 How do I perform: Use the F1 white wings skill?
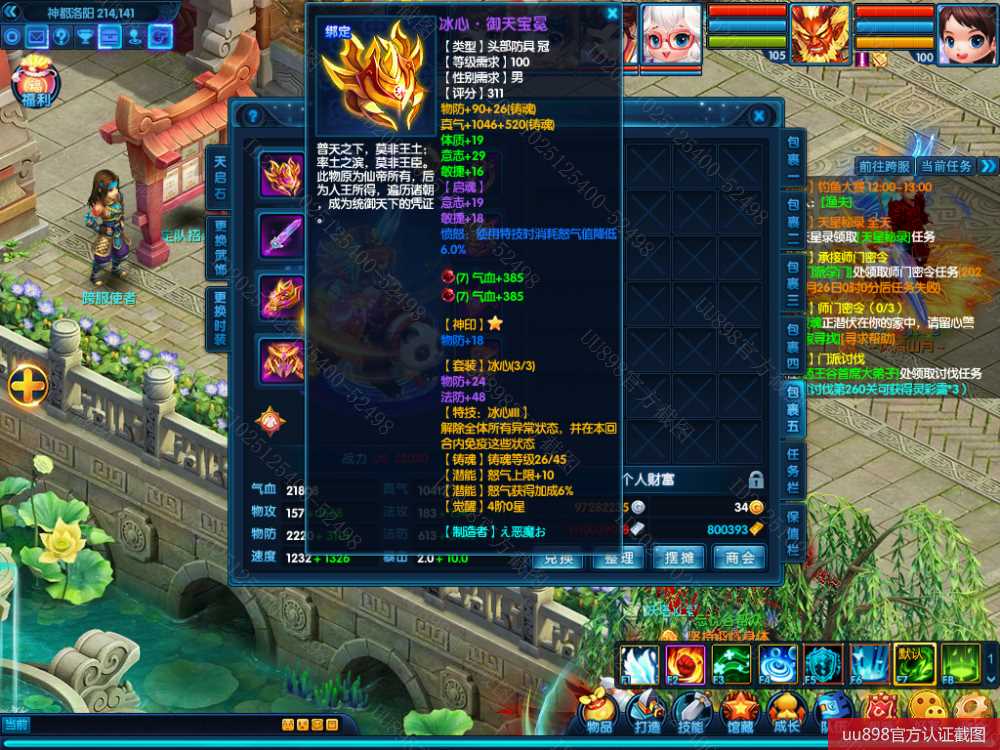tap(638, 664)
